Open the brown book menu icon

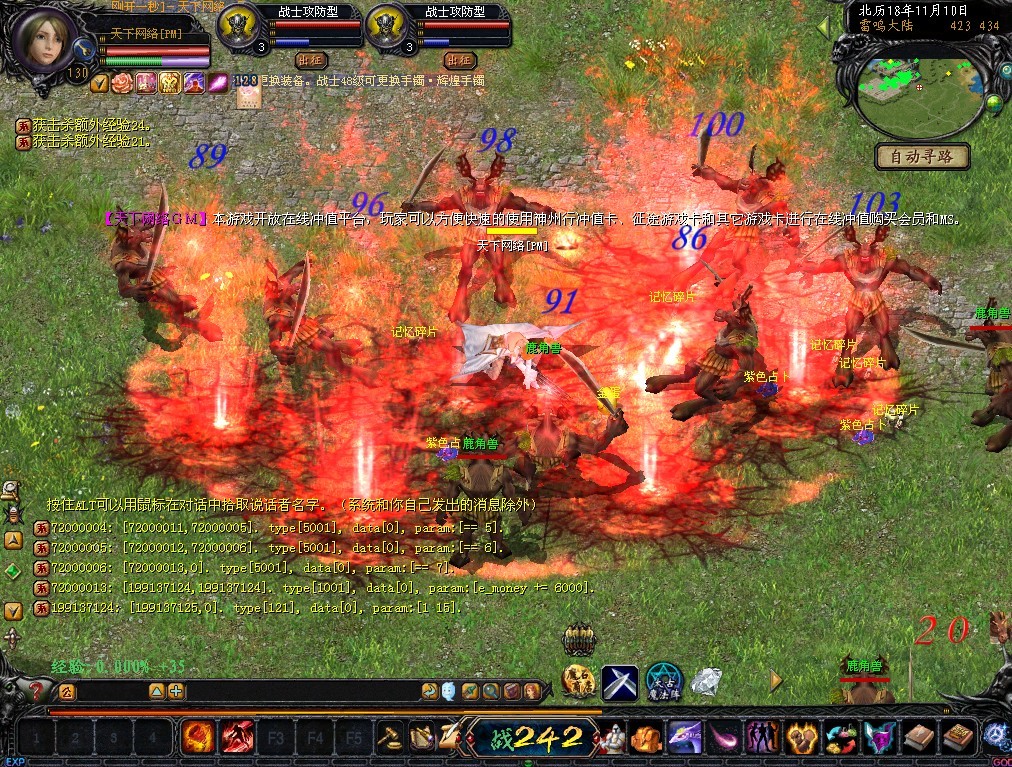coord(918,739)
